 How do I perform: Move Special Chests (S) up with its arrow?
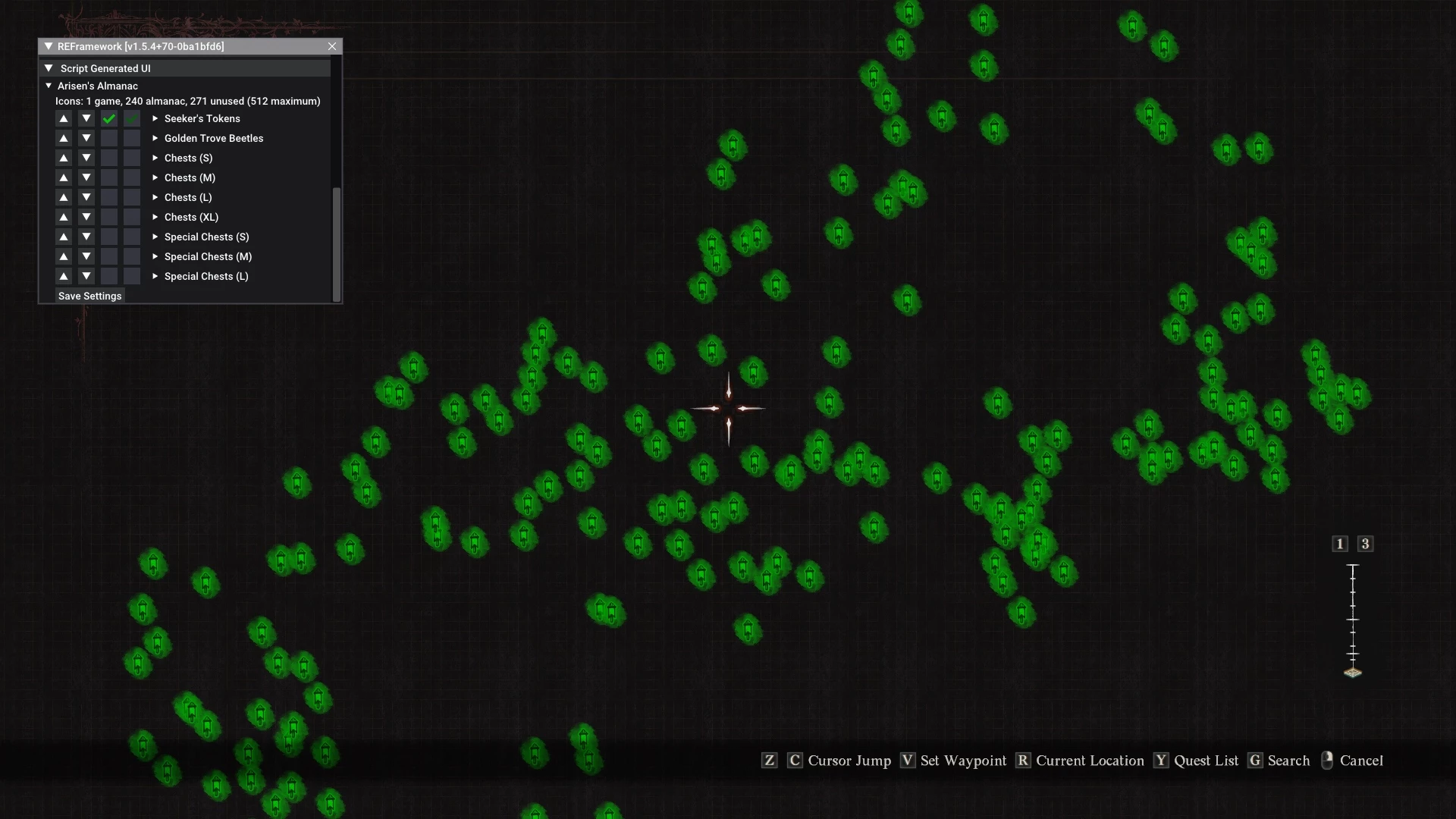click(64, 237)
